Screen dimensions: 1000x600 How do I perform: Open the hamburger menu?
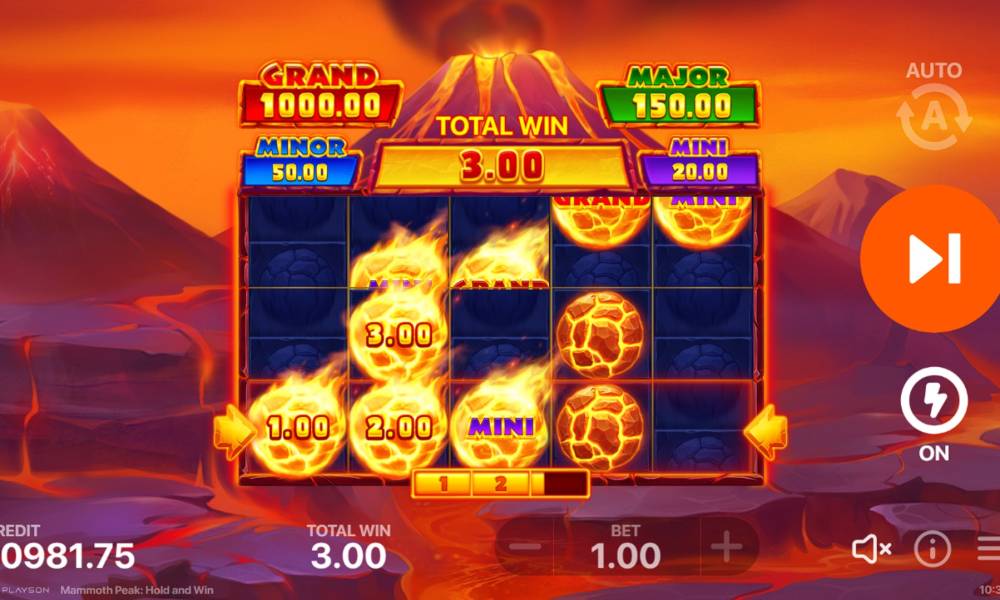coord(988,548)
